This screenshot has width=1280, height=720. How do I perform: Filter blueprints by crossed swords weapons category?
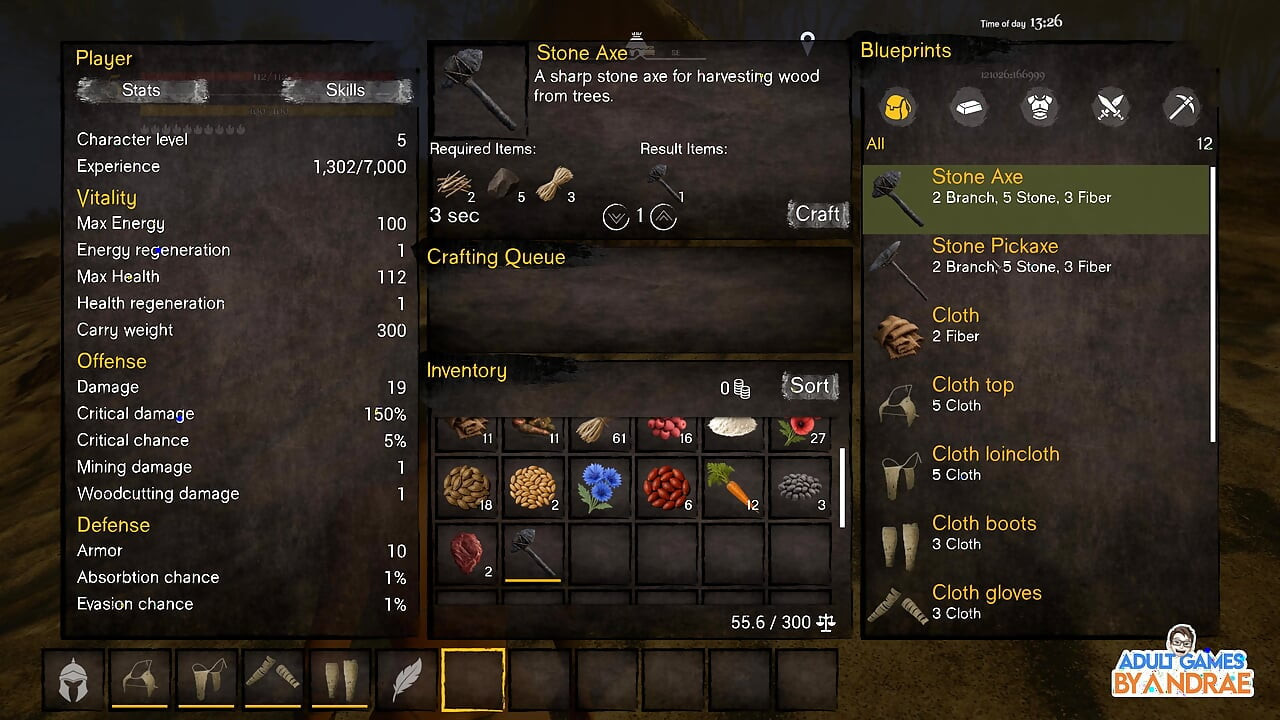1111,107
